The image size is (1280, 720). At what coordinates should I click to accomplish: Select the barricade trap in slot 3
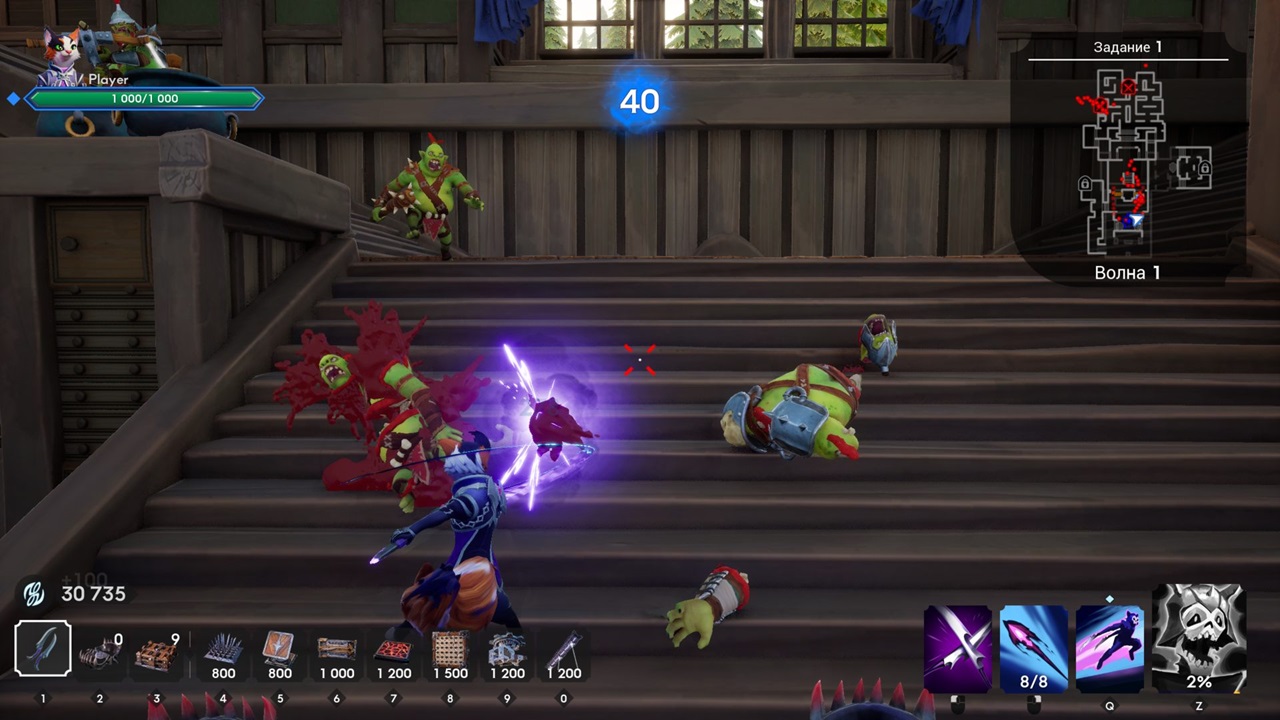(x=155, y=648)
